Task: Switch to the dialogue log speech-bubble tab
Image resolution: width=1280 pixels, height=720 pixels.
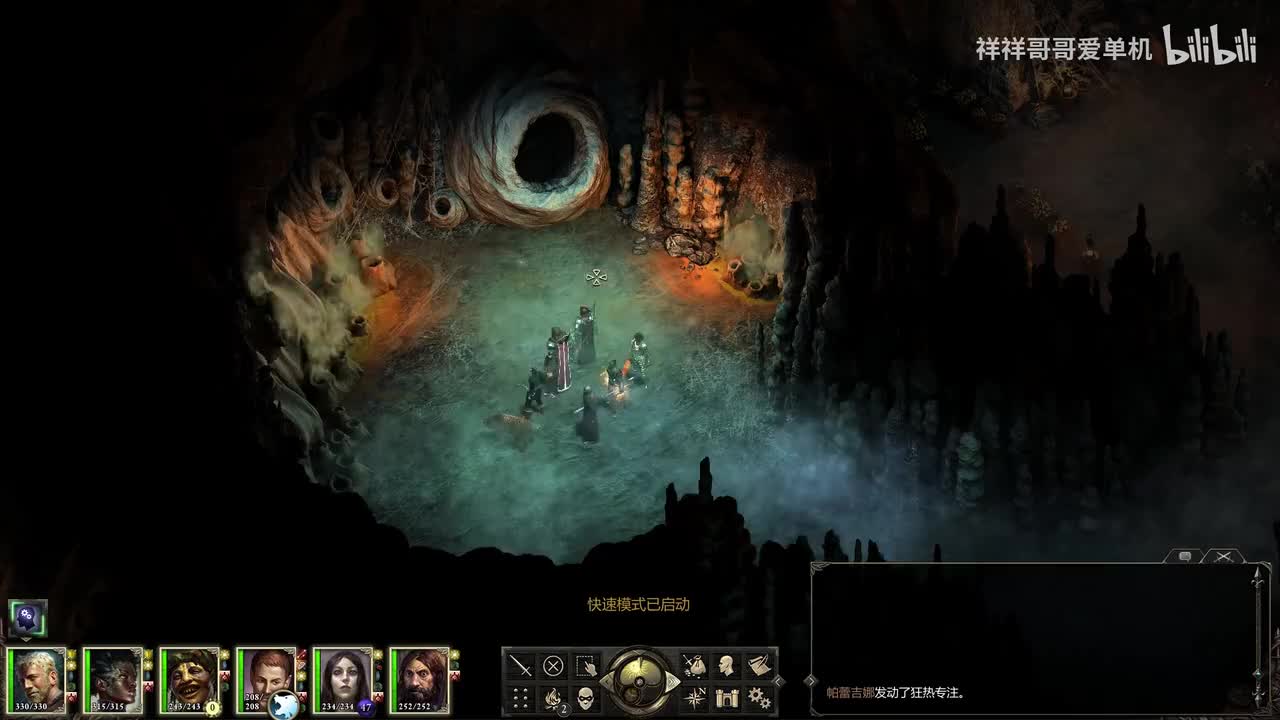Action: [1185, 556]
